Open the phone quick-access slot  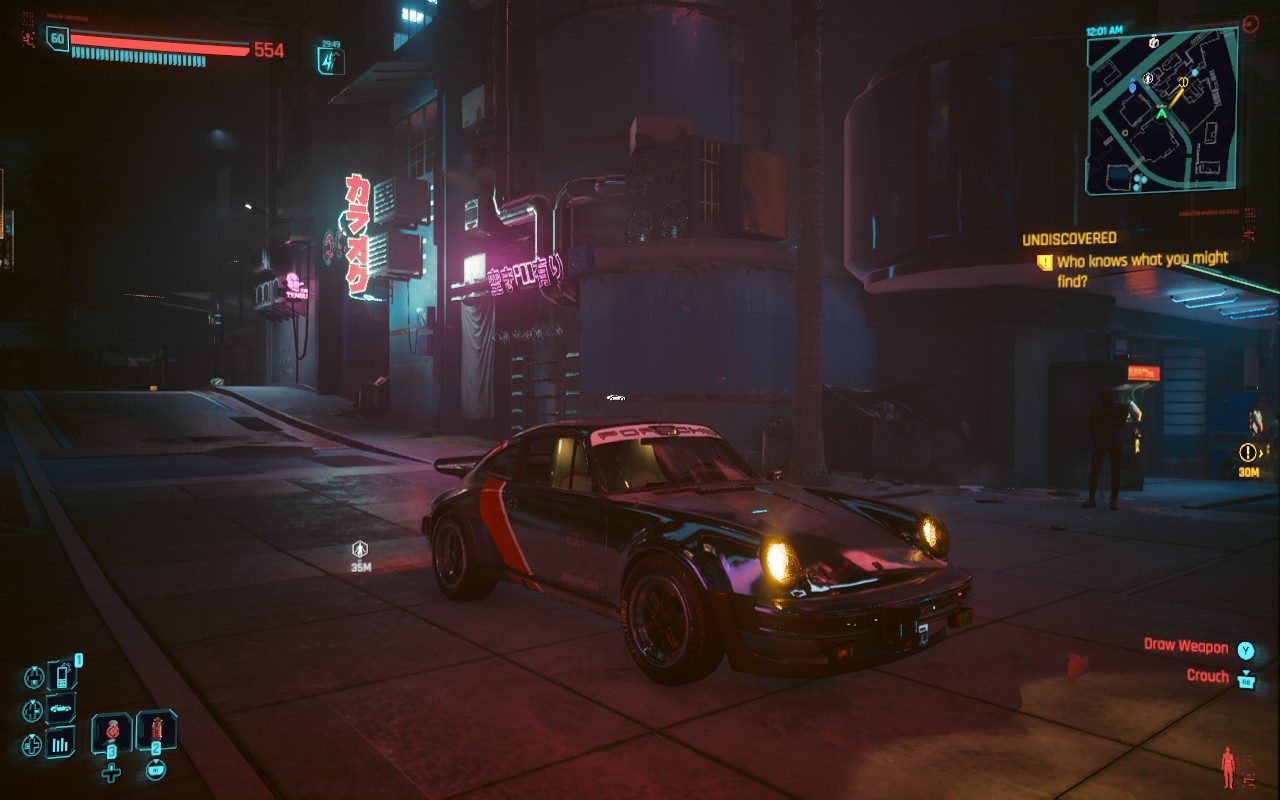[62, 676]
